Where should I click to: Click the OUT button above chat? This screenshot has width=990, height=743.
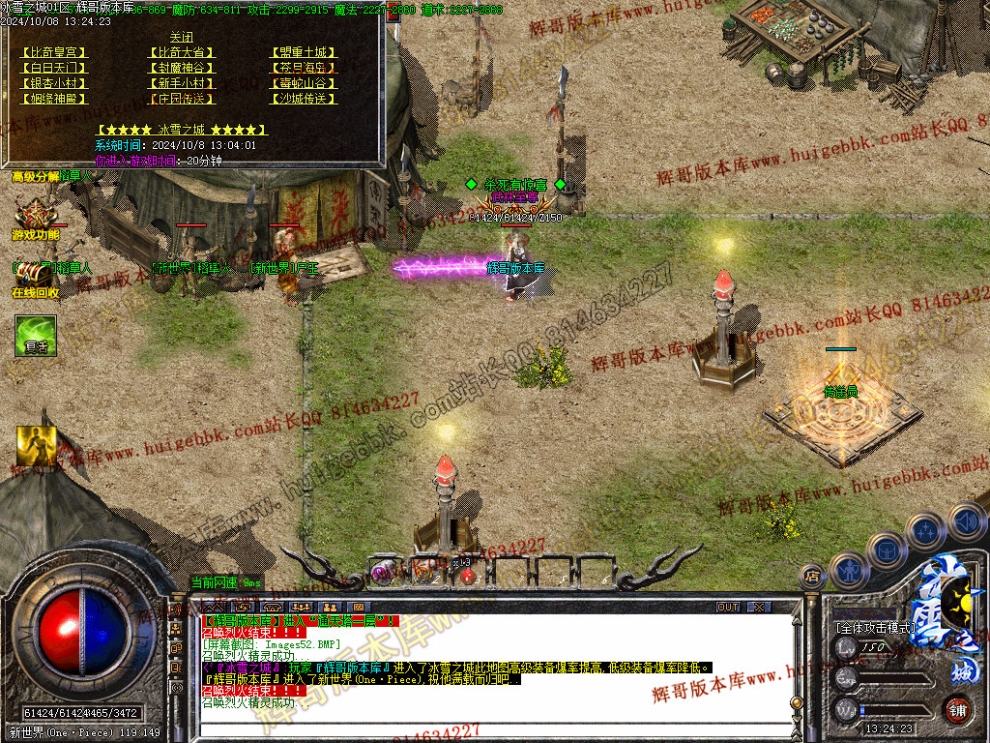click(x=728, y=607)
